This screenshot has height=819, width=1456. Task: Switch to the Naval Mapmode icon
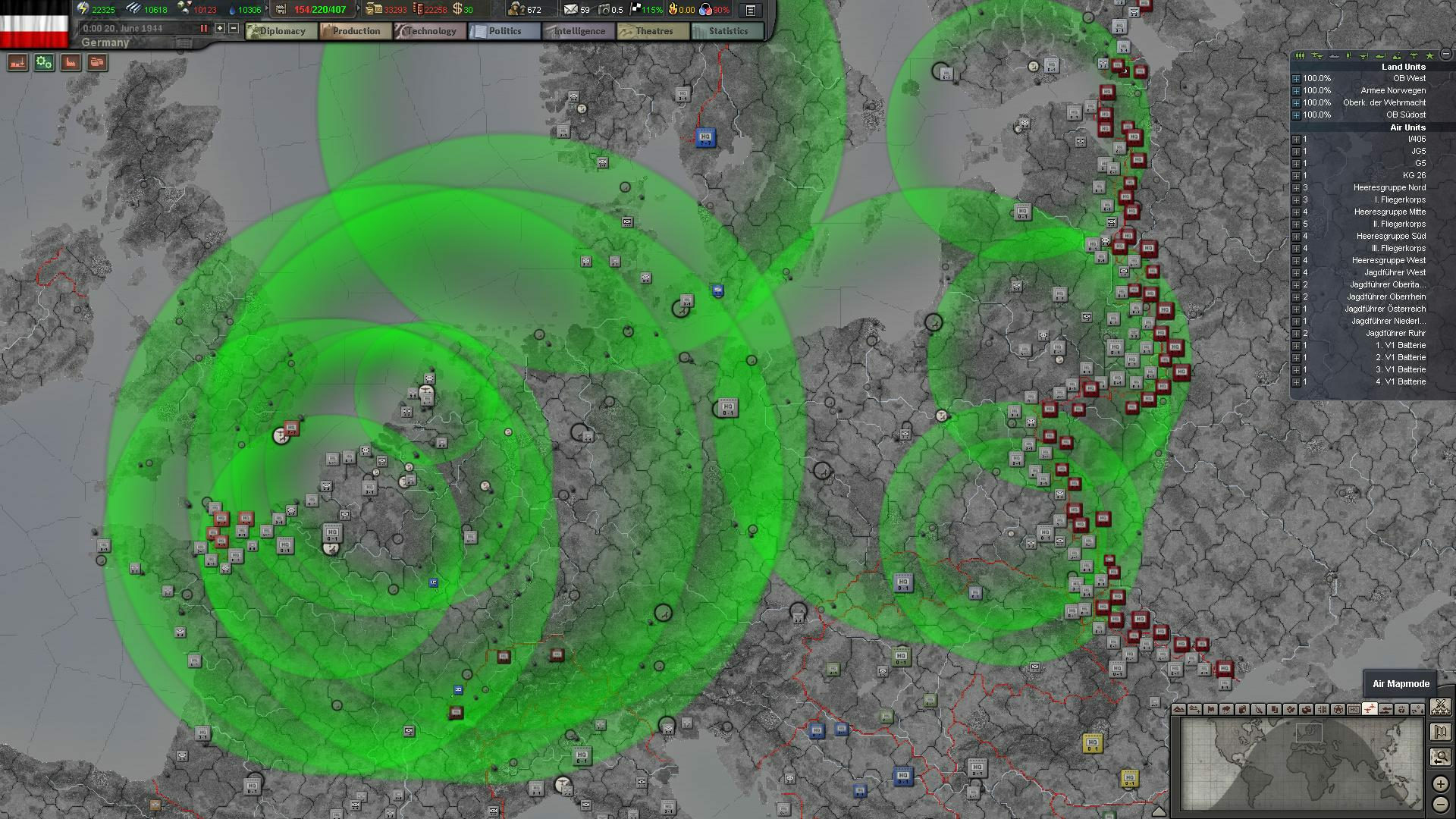click(x=1384, y=711)
